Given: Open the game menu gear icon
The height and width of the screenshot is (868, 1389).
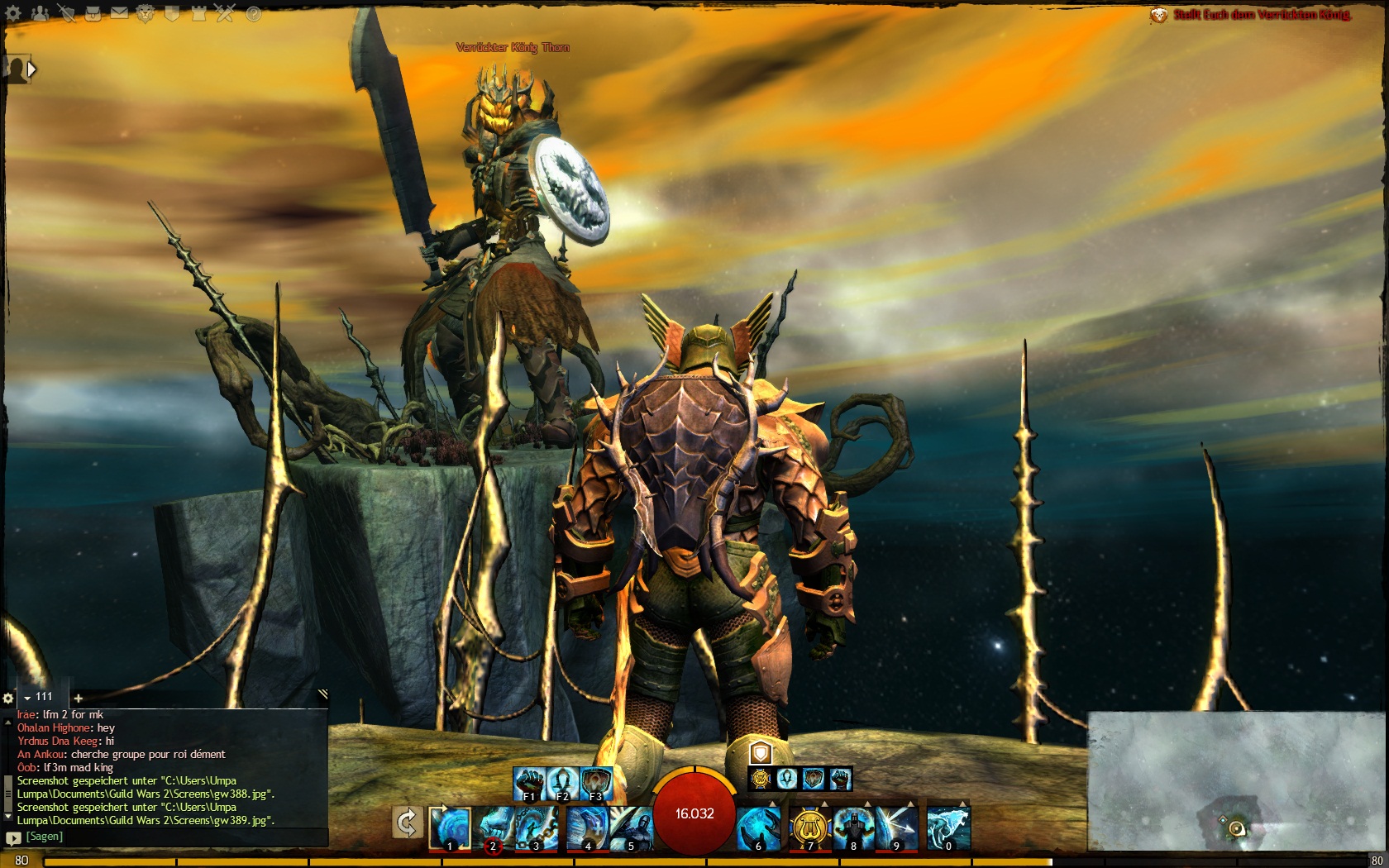Looking at the screenshot, I should coord(13,14).
